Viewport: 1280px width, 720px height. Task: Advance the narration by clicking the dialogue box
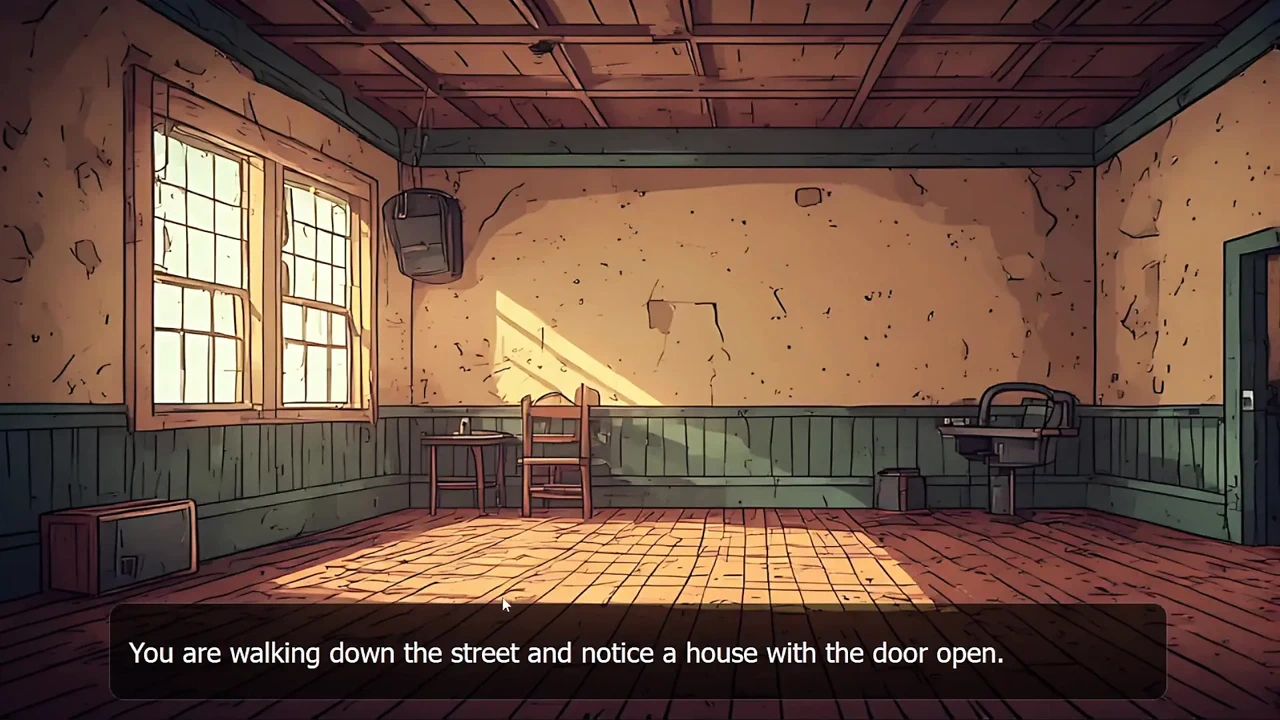(638, 653)
